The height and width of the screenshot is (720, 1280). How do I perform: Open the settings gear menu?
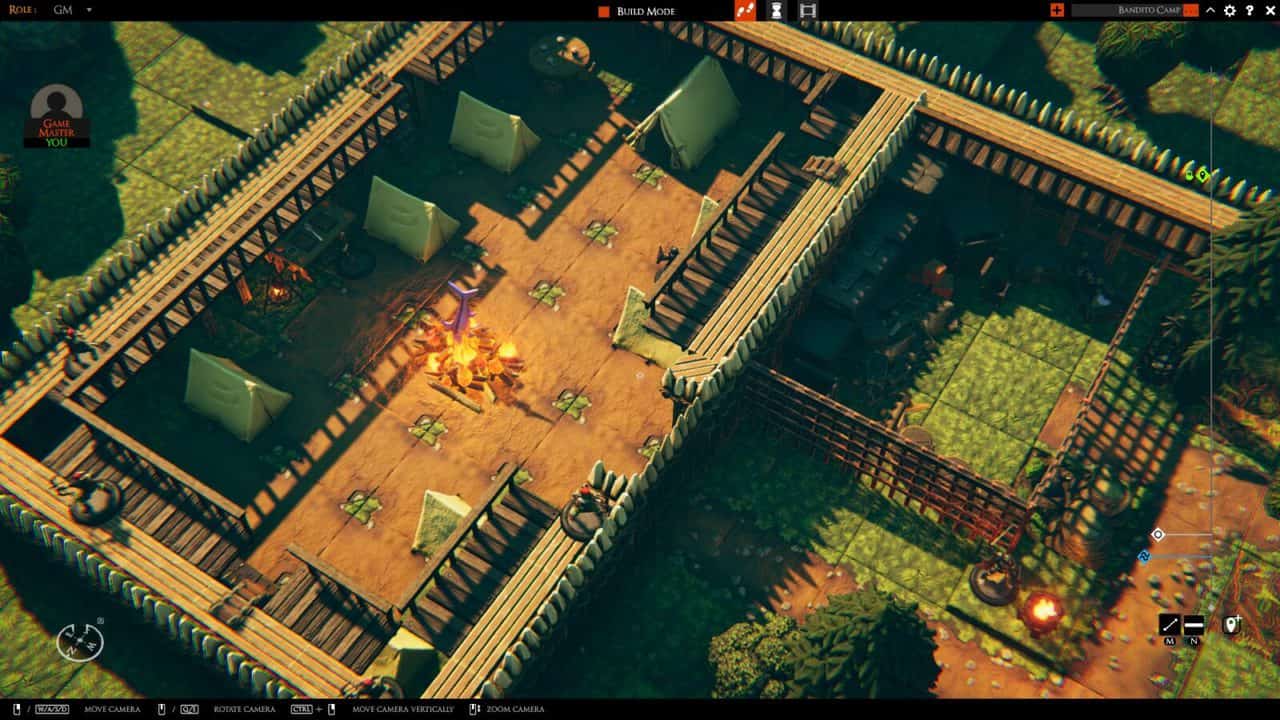coord(1230,12)
